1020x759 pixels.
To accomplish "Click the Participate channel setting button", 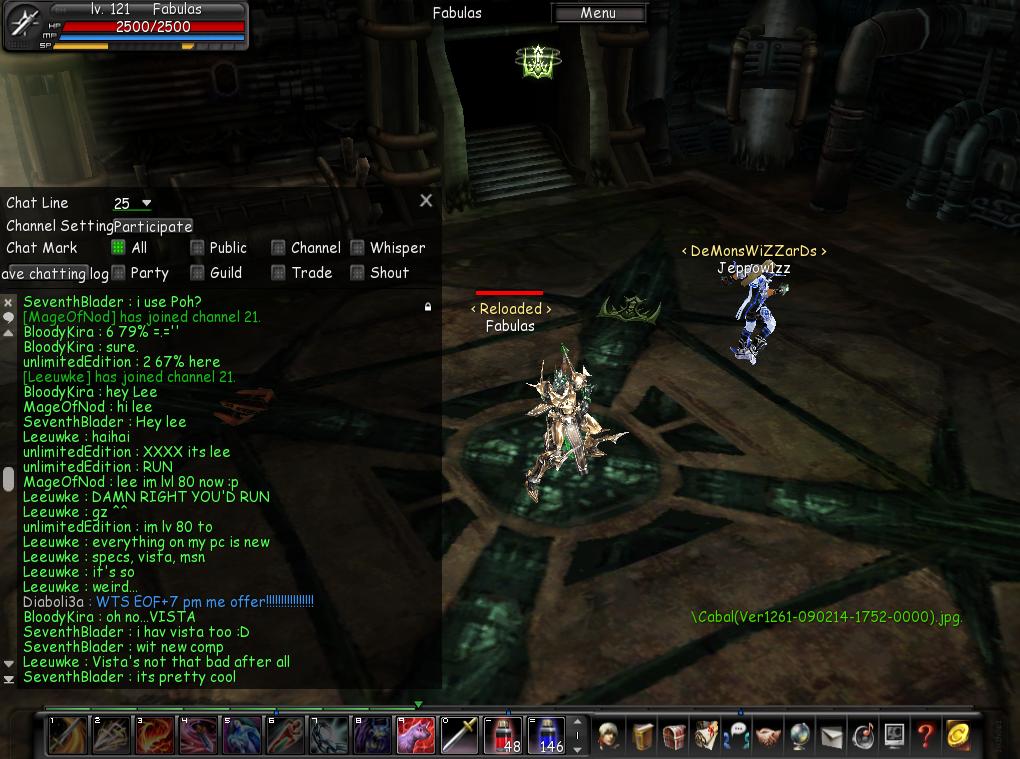I will point(153,226).
